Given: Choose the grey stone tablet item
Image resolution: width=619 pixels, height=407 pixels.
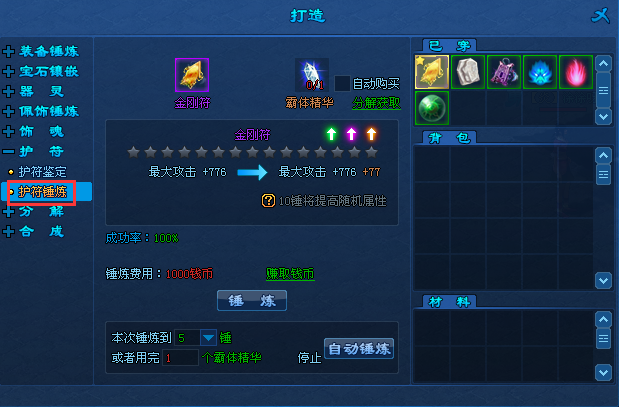Looking at the screenshot, I should 467,73.
